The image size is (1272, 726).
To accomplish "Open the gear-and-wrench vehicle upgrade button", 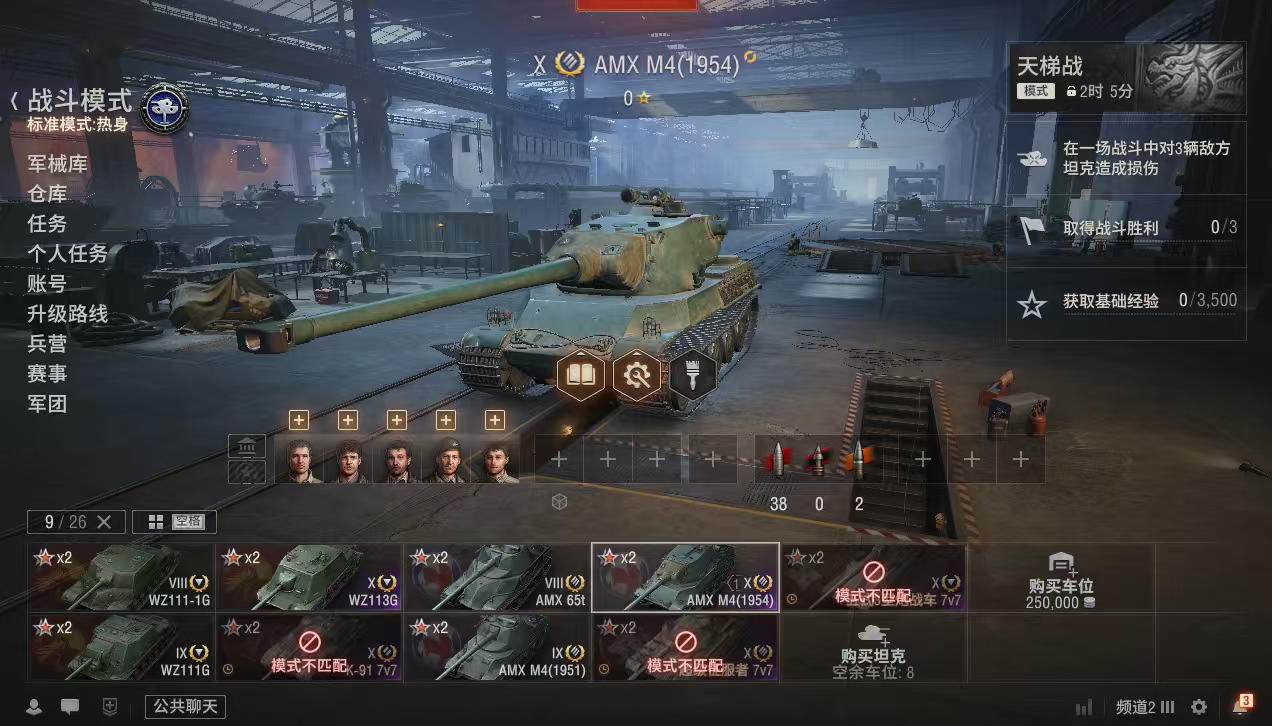I will click(636, 375).
